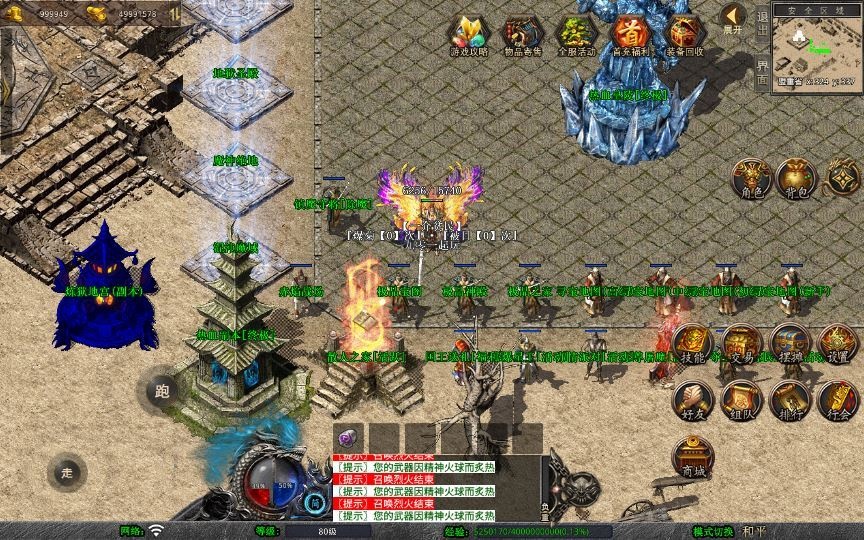This screenshot has height=540, width=864.
Task: Open the 全服活动 server events icon
Action: coord(576,35)
